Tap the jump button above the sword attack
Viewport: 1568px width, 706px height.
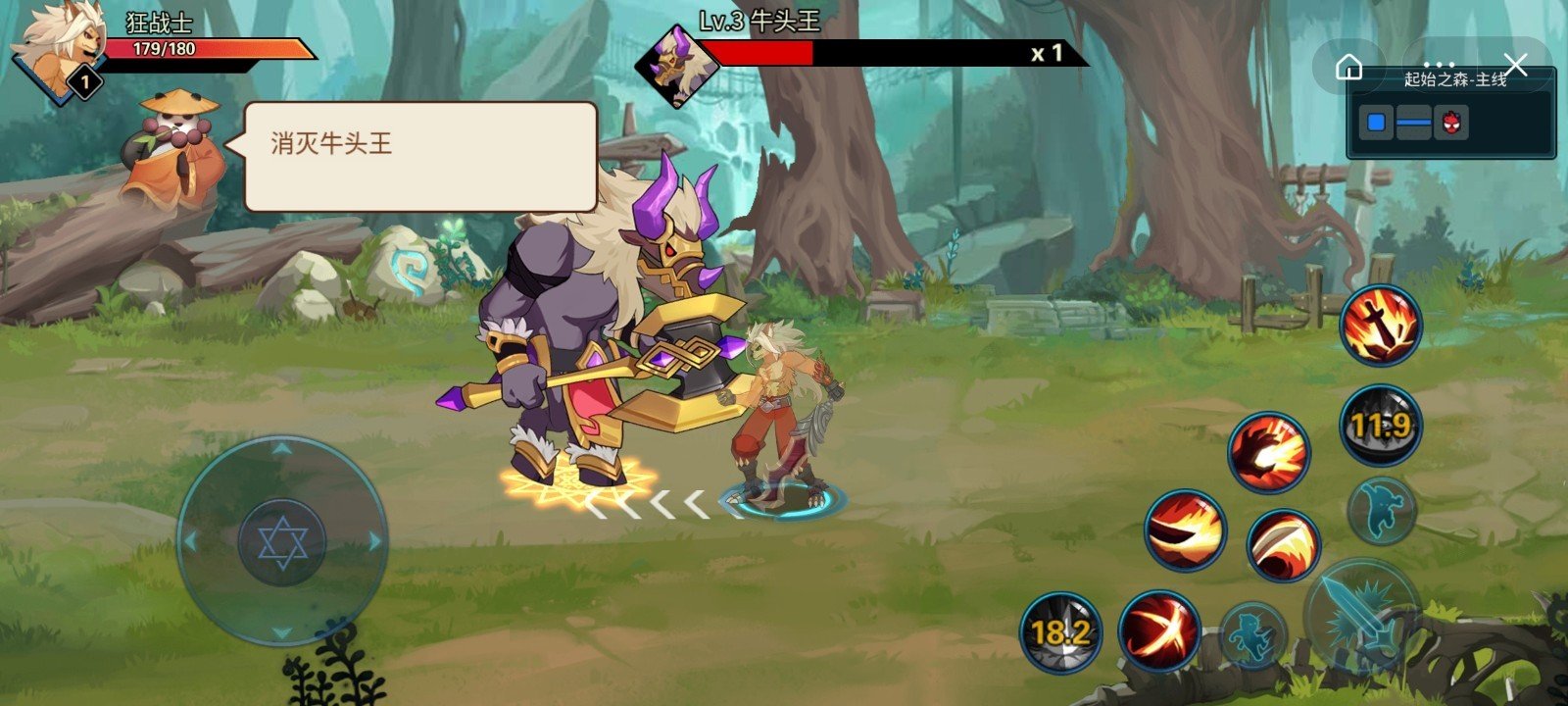(x=1381, y=510)
